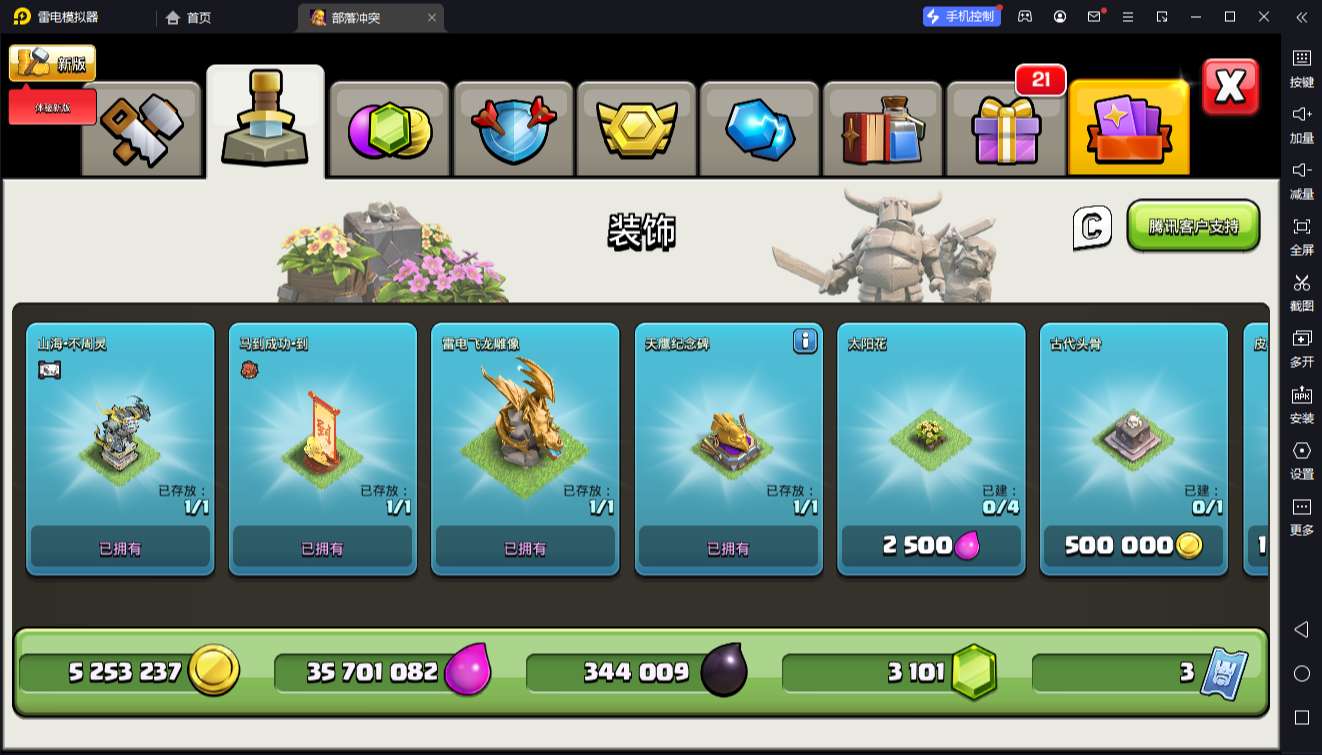1322x755 pixels.
Task: Show info for 天鹰纪念碑 via the i icon
Action: pos(805,342)
